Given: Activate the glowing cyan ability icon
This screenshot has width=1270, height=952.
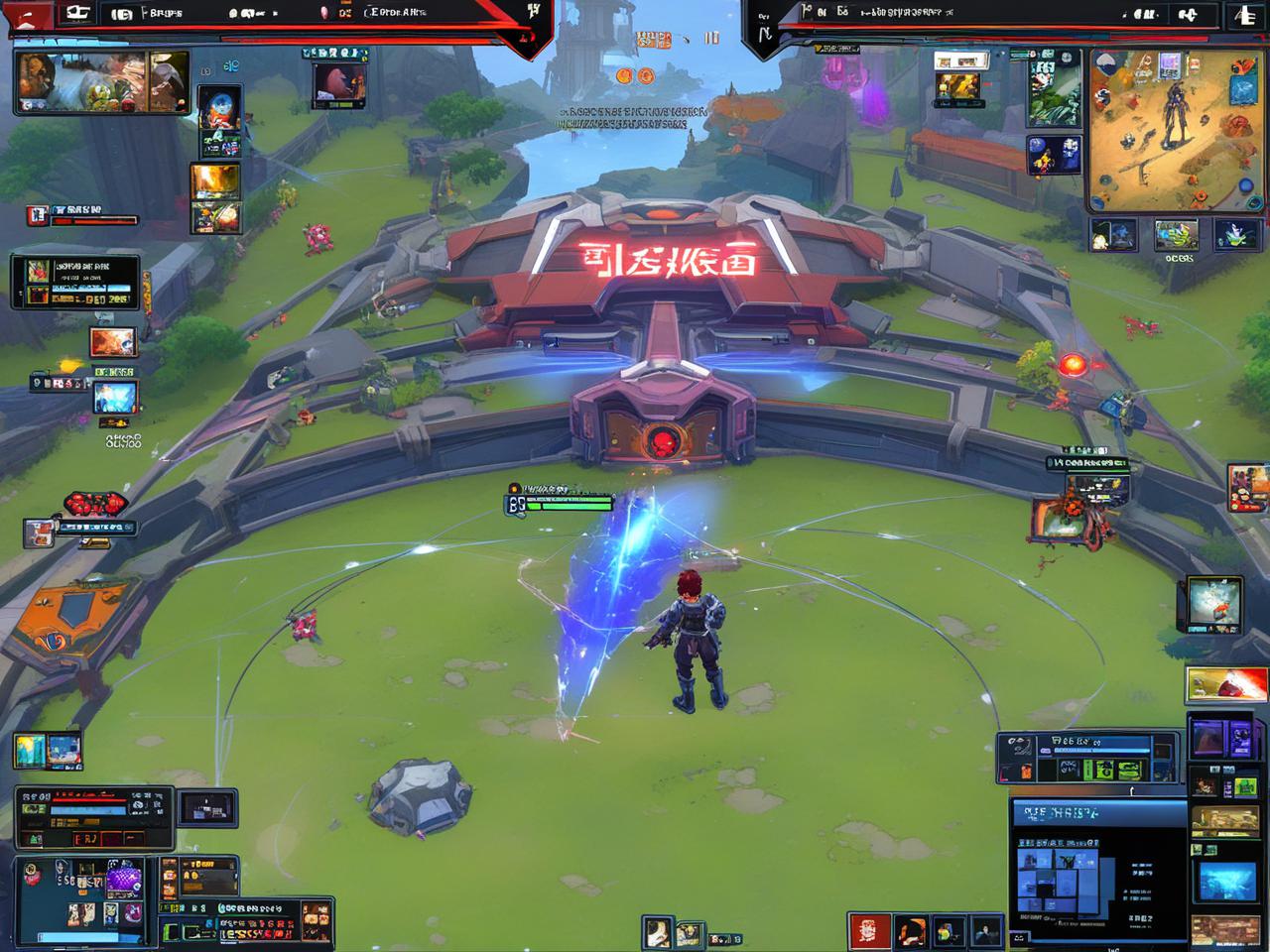Looking at the screenshot, I should coord(115,397).
